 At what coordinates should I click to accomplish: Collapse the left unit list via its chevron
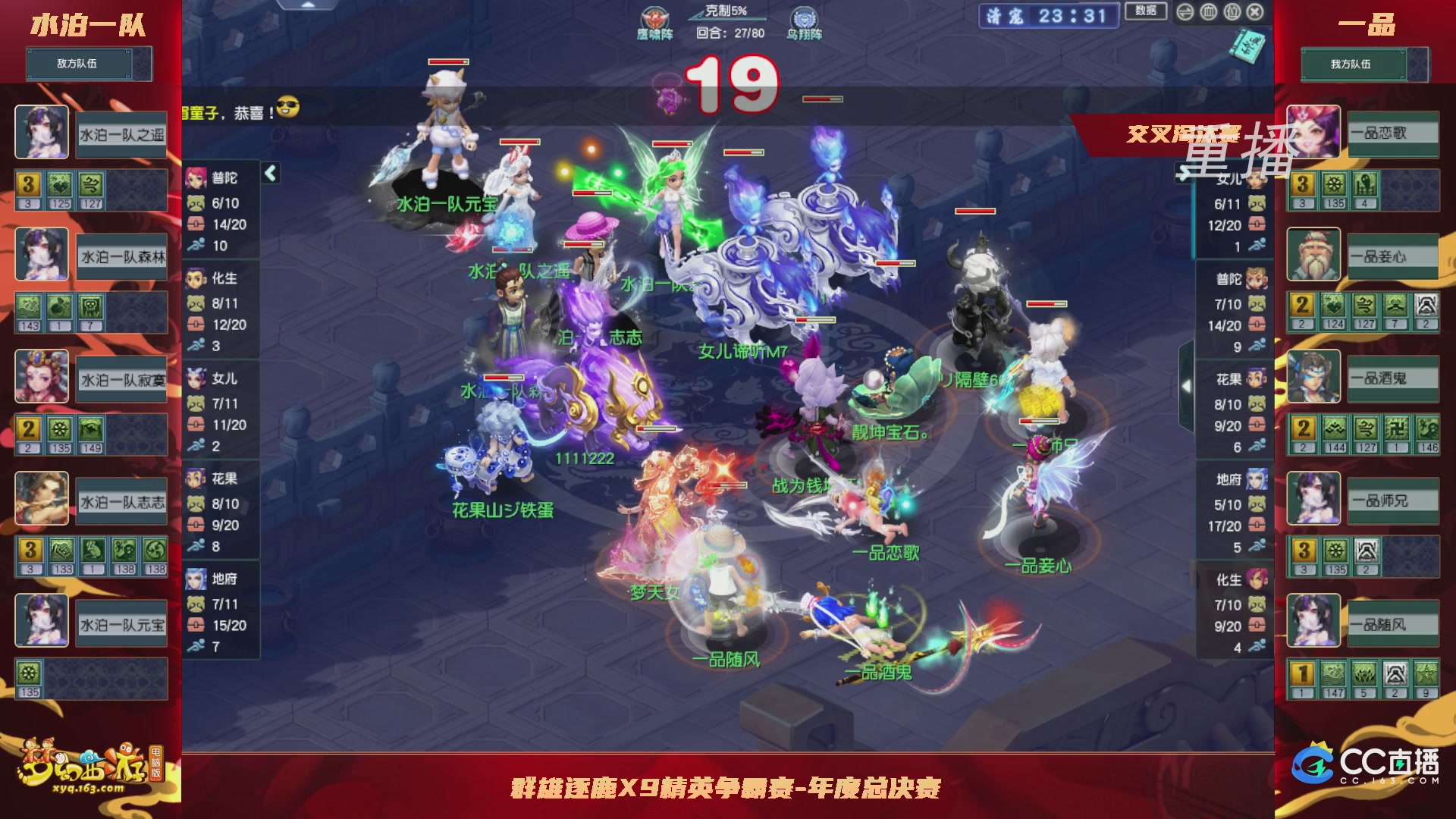[x=271, y=171]
